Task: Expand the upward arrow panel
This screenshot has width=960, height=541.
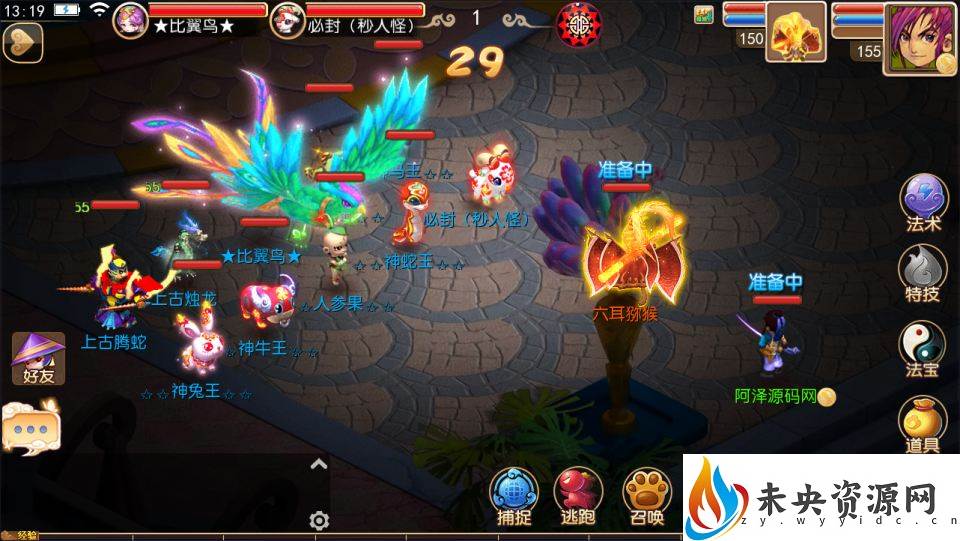Action: coord(319,464)
